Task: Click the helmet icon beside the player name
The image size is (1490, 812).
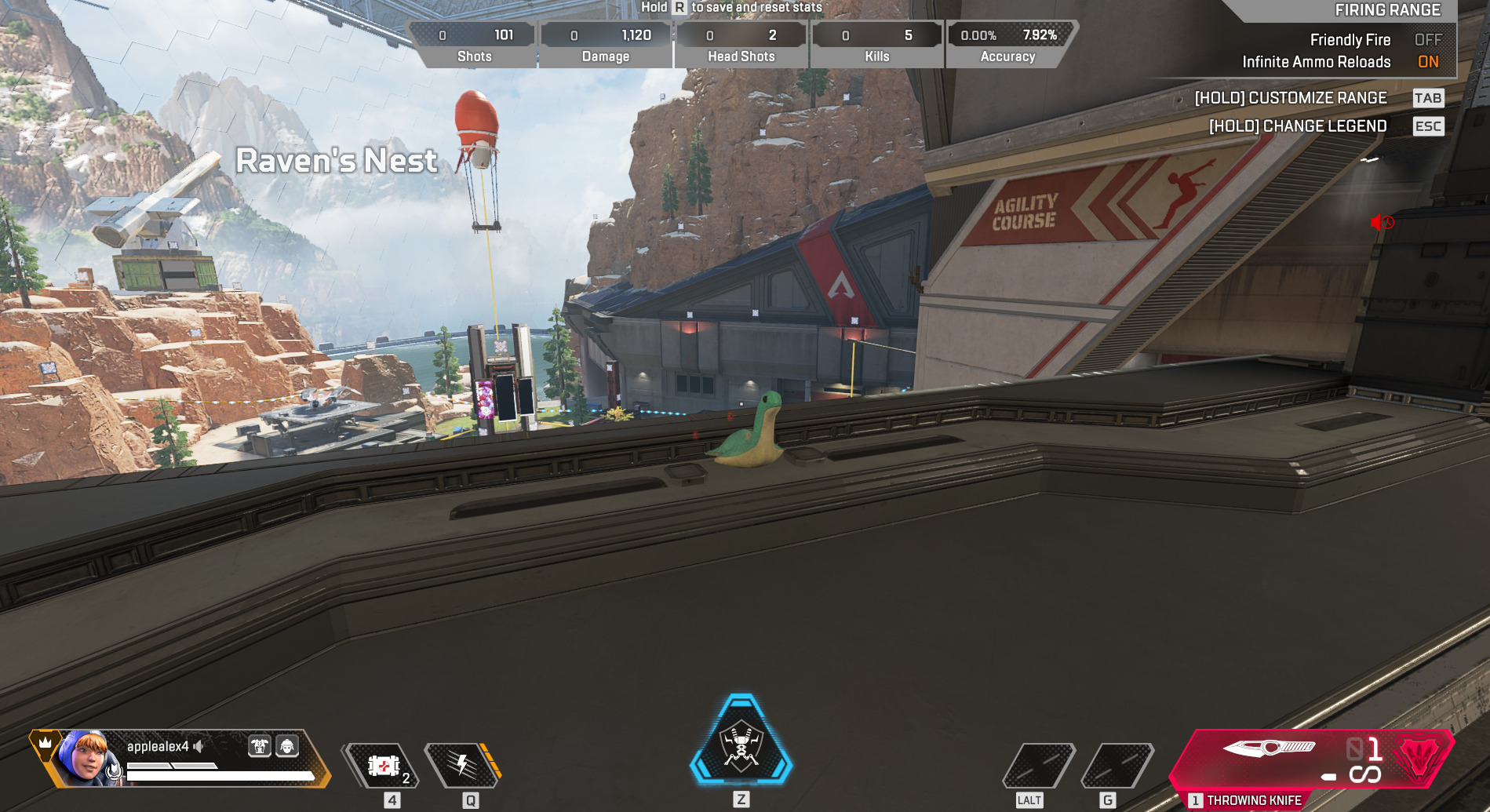Action: tap(287, 746)
